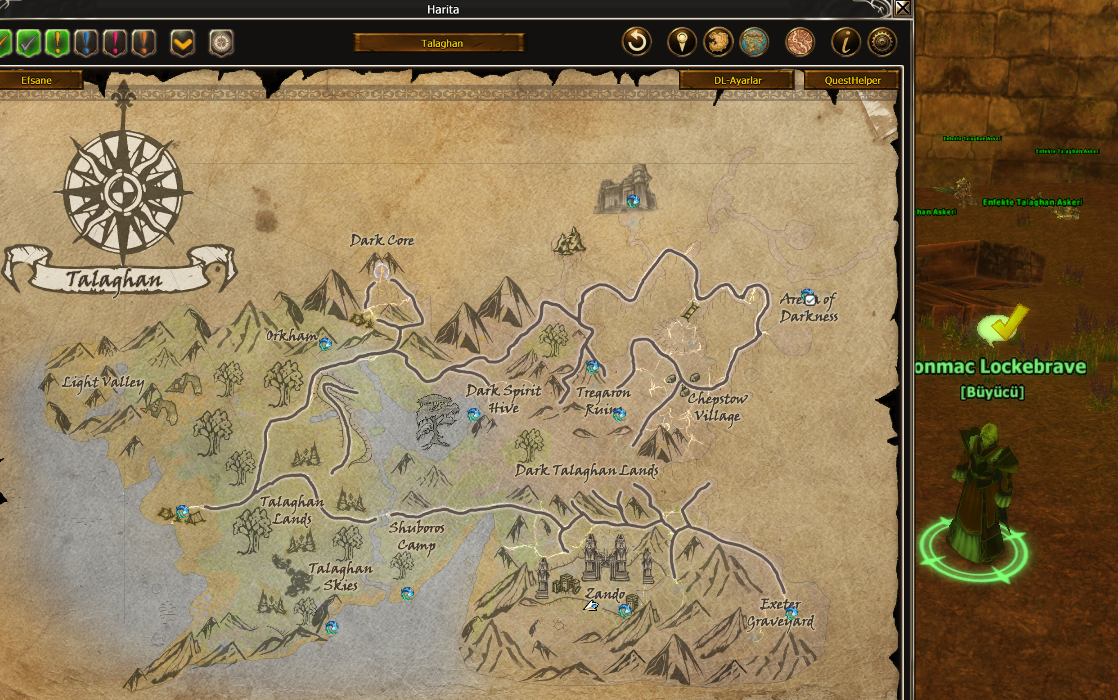Image resolution: width=1118 pixels, height=700 pixels.
Task: Click the red swirl map icon
Action: tap(800, 42)
